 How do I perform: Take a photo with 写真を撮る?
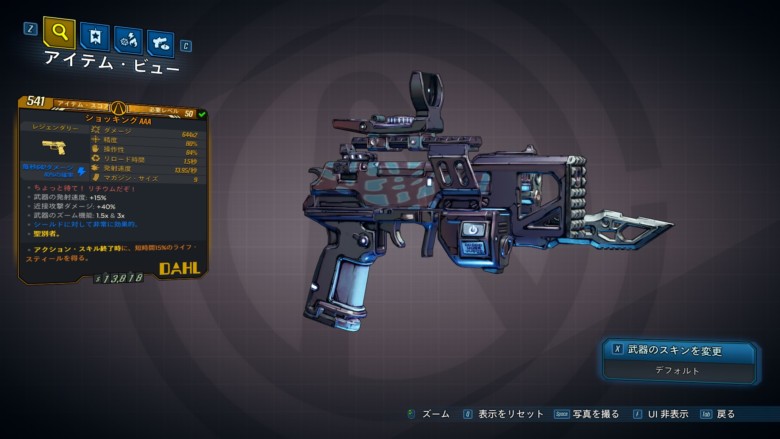(x=589, y=413)
